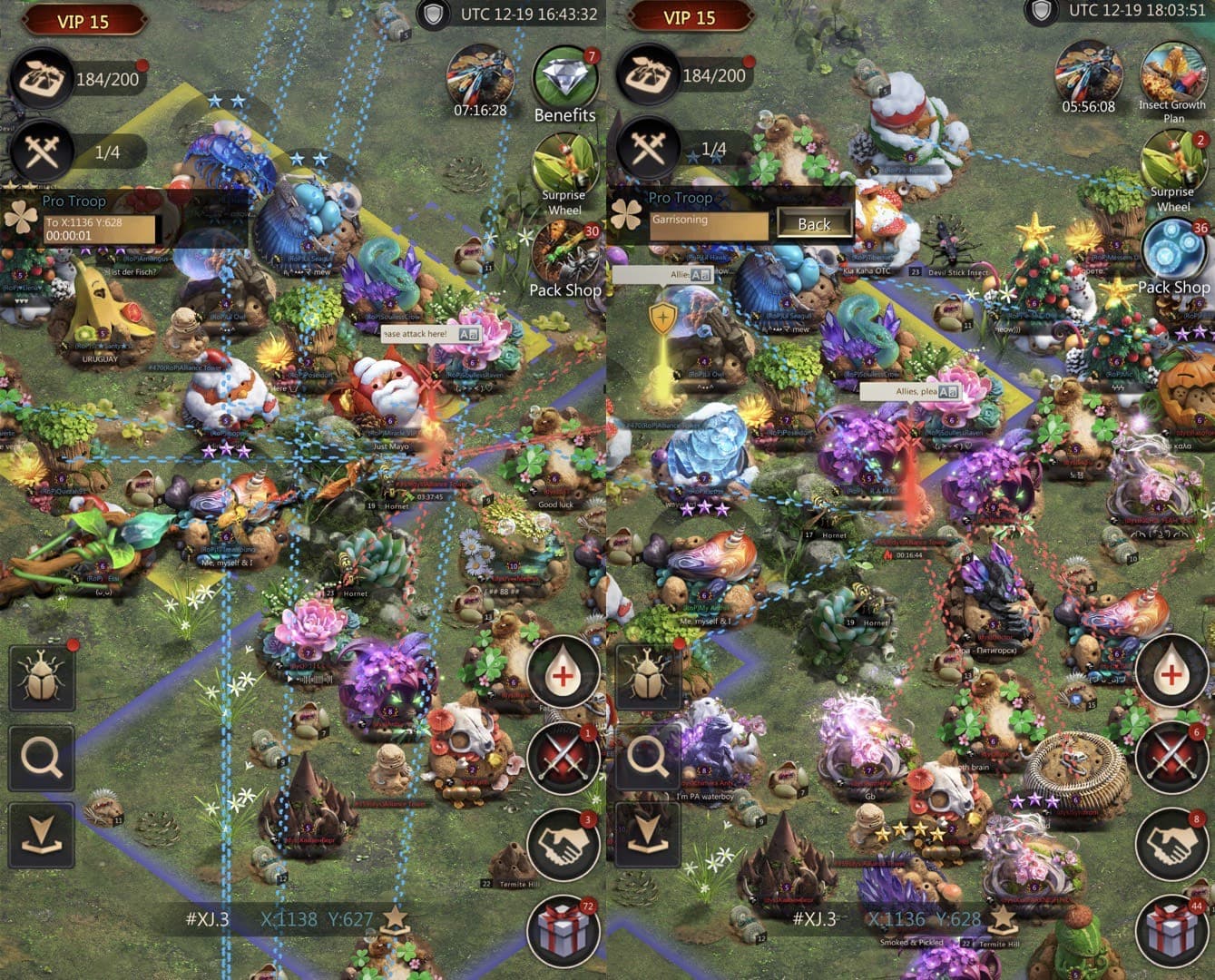
Task: Open the event icon with timer 05:56:08
Action: (1088, 76)
